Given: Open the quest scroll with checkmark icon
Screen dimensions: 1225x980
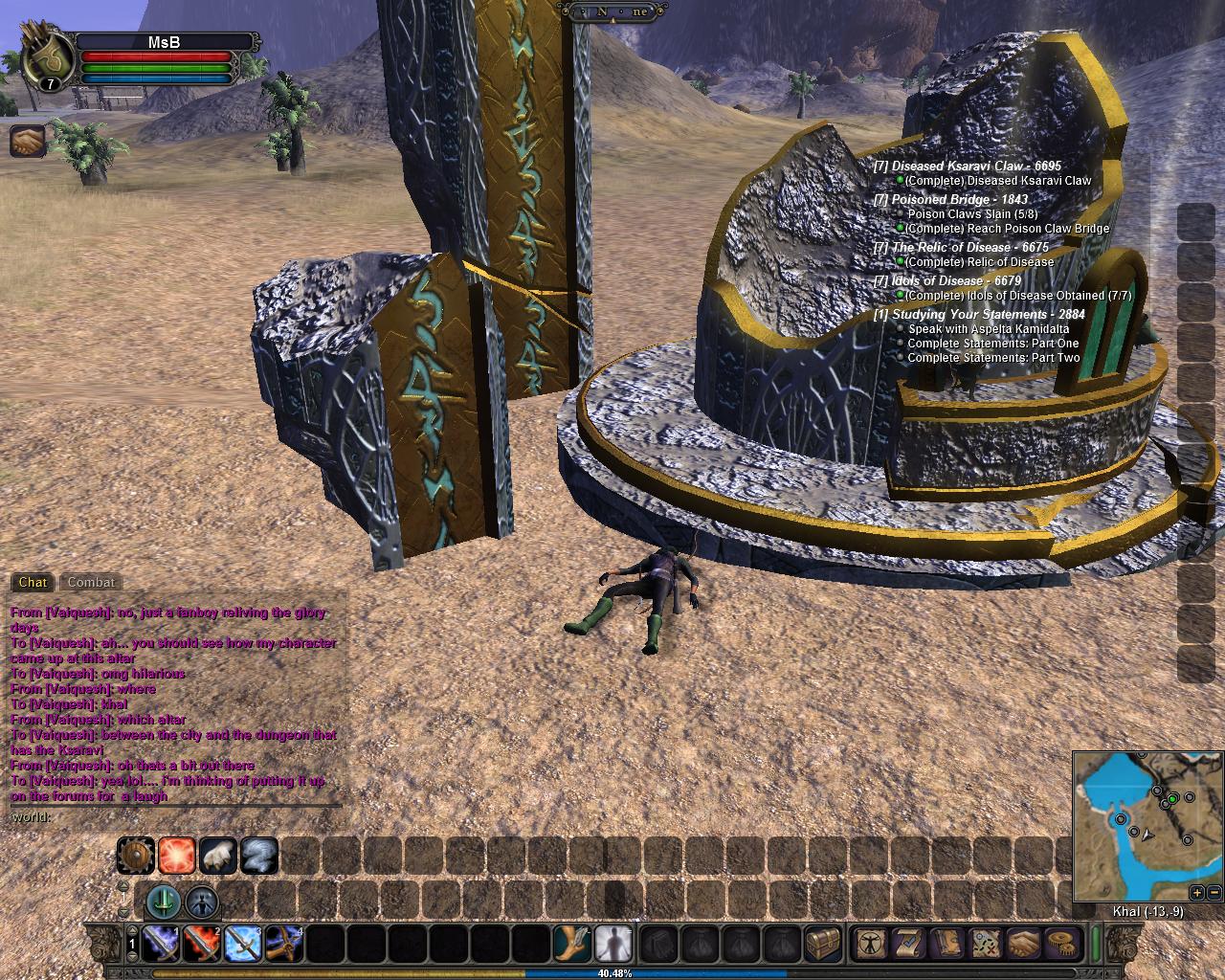Looking at the screenshot, I should [908, 944].
